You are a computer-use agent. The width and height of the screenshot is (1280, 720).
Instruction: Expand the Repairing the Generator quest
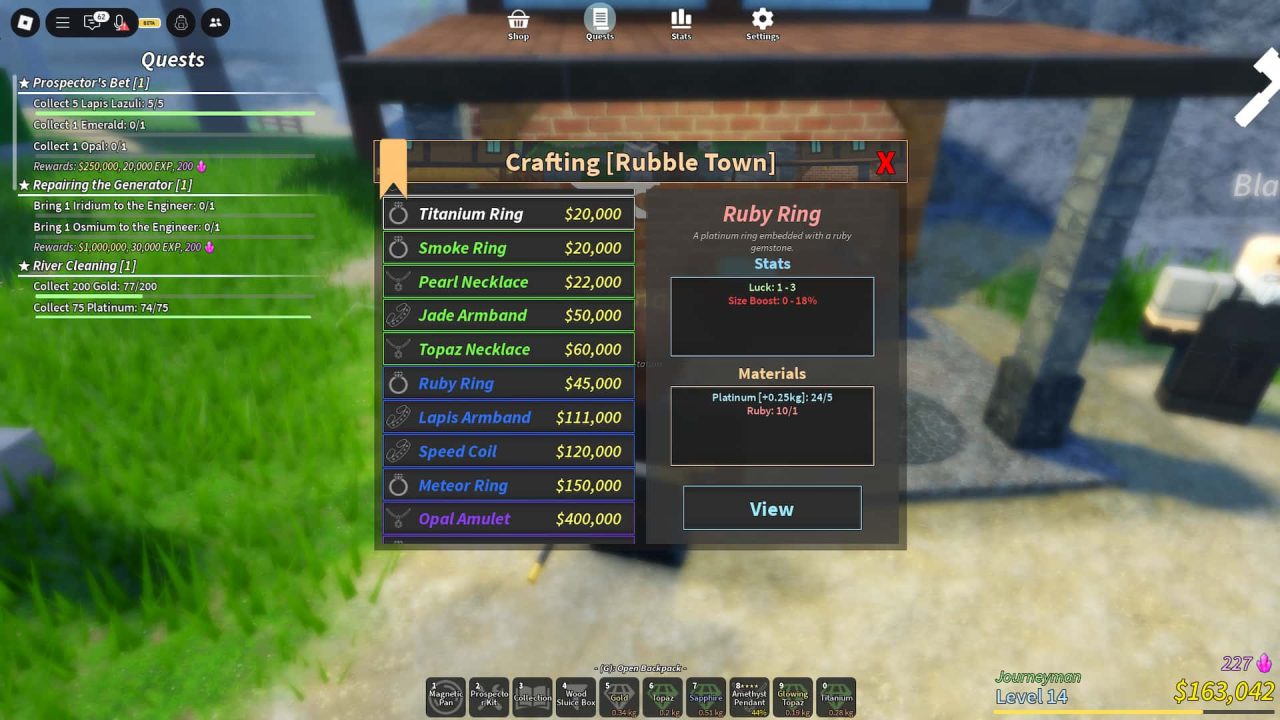click(112, 184)
